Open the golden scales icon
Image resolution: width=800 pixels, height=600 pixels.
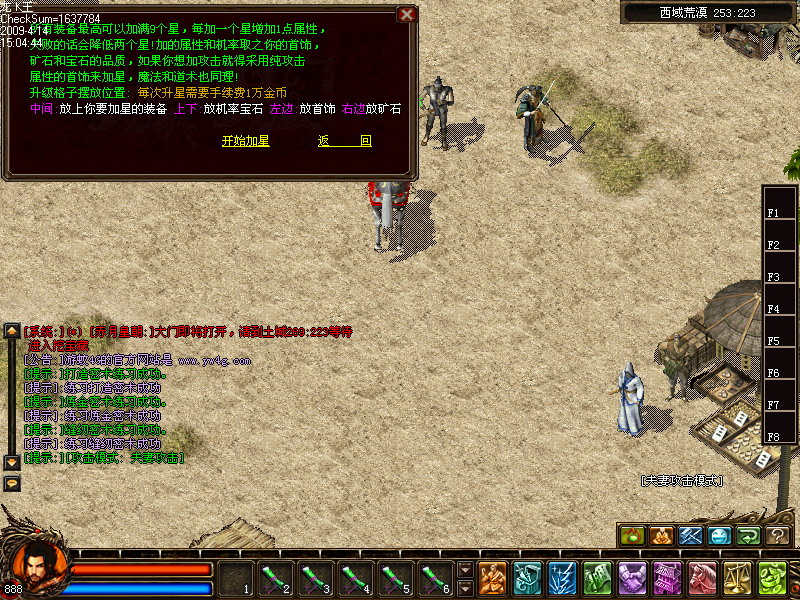(737, 578)
